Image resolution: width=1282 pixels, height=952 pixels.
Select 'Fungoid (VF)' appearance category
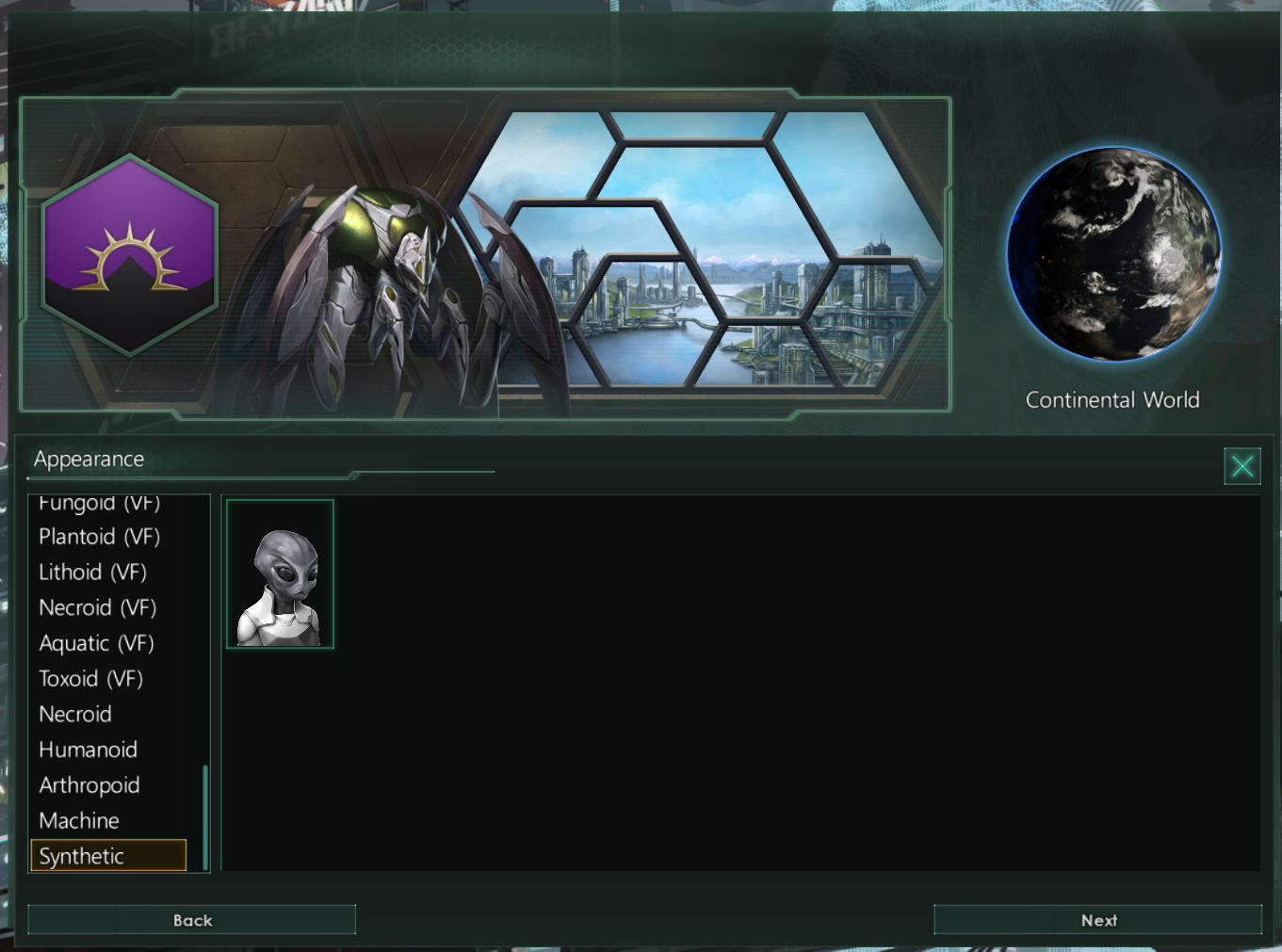pos(97,503)
